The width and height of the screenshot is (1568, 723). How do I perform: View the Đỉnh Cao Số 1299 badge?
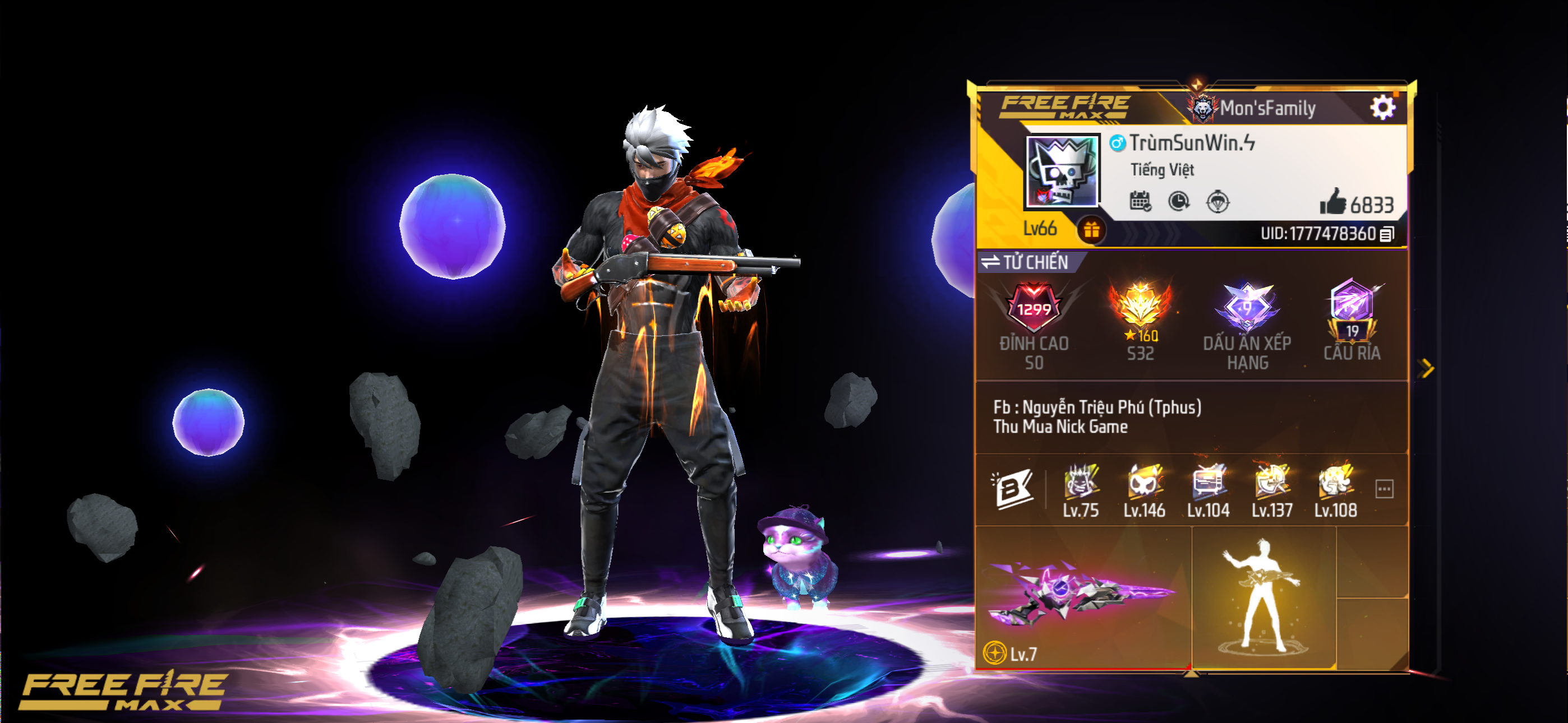tap(1034, 308)
